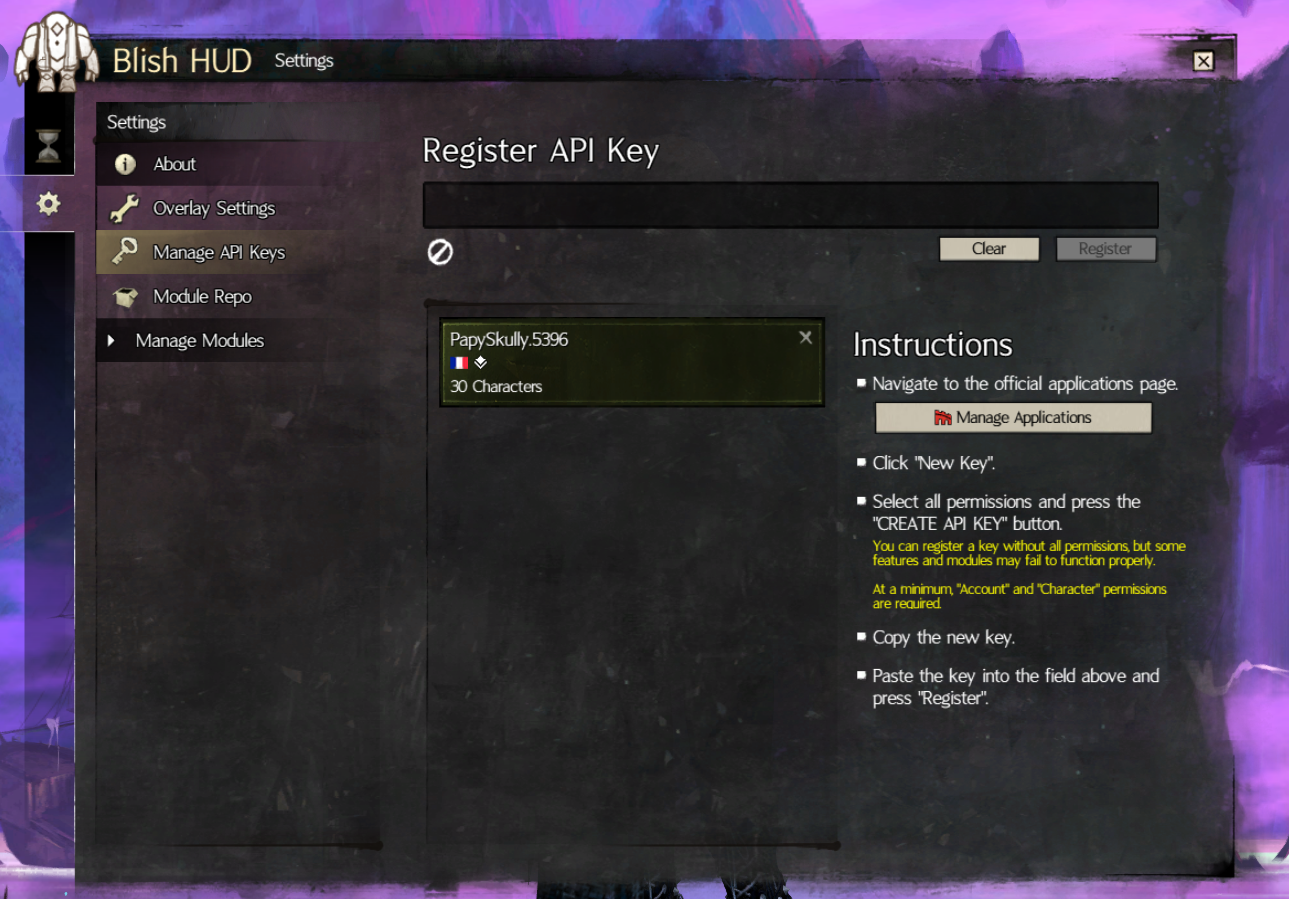This screenshot has width=1289, height=899.
Task: Open the About settings section
Action: (x=174, y=164)
